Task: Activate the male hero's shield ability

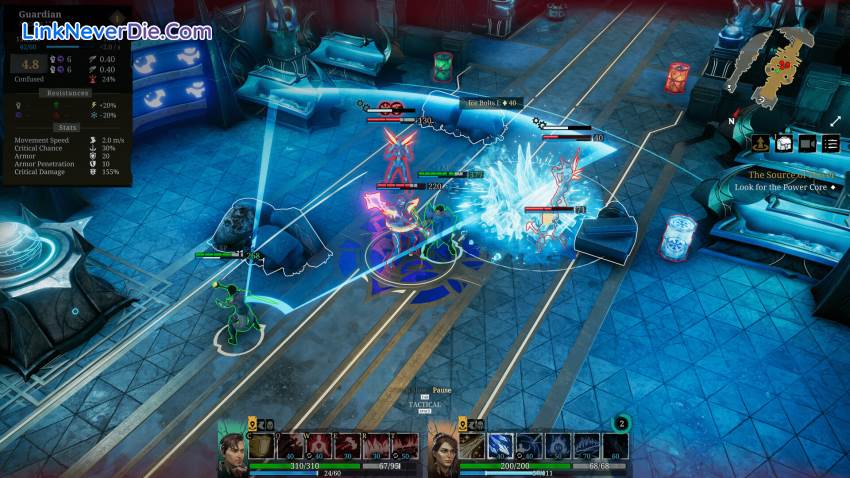Action: (x=260, y=446)
